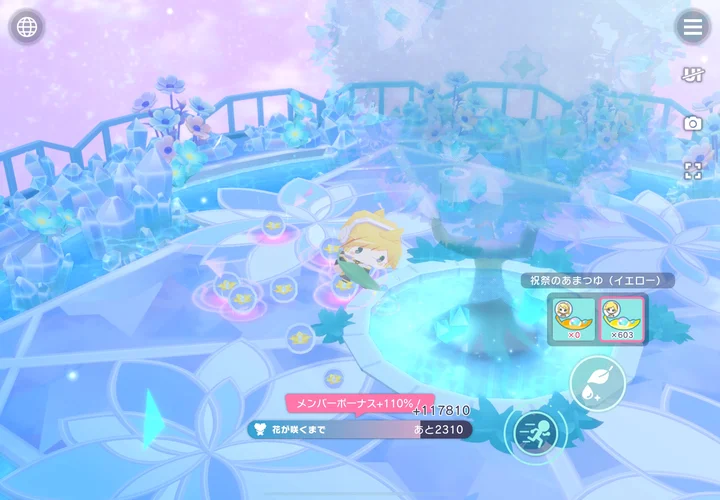Toggle the hide UI button
This screenshot has height=500, width=720.
pos(692,75)
